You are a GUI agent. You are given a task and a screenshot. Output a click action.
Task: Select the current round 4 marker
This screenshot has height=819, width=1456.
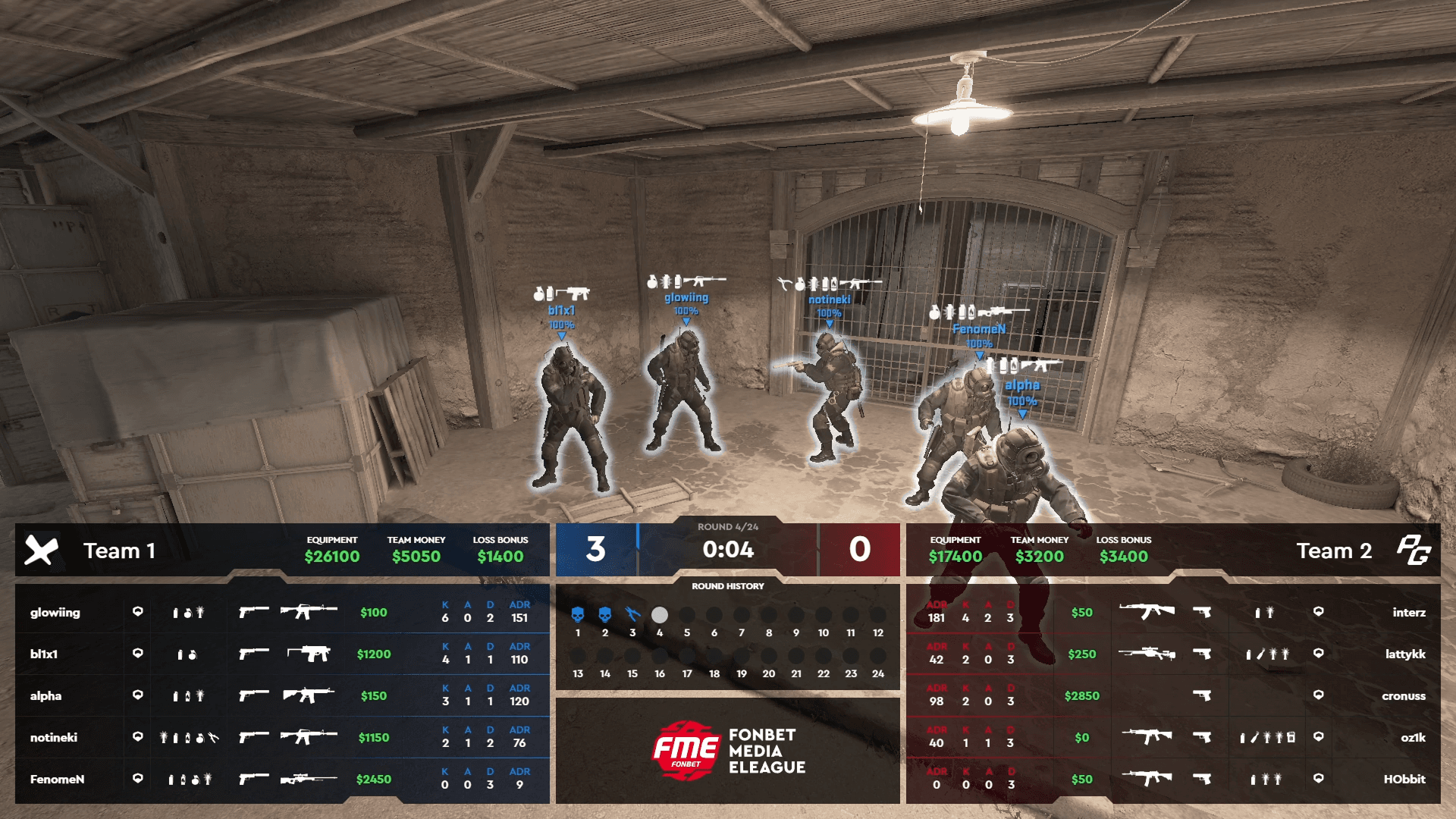[660, 614]
